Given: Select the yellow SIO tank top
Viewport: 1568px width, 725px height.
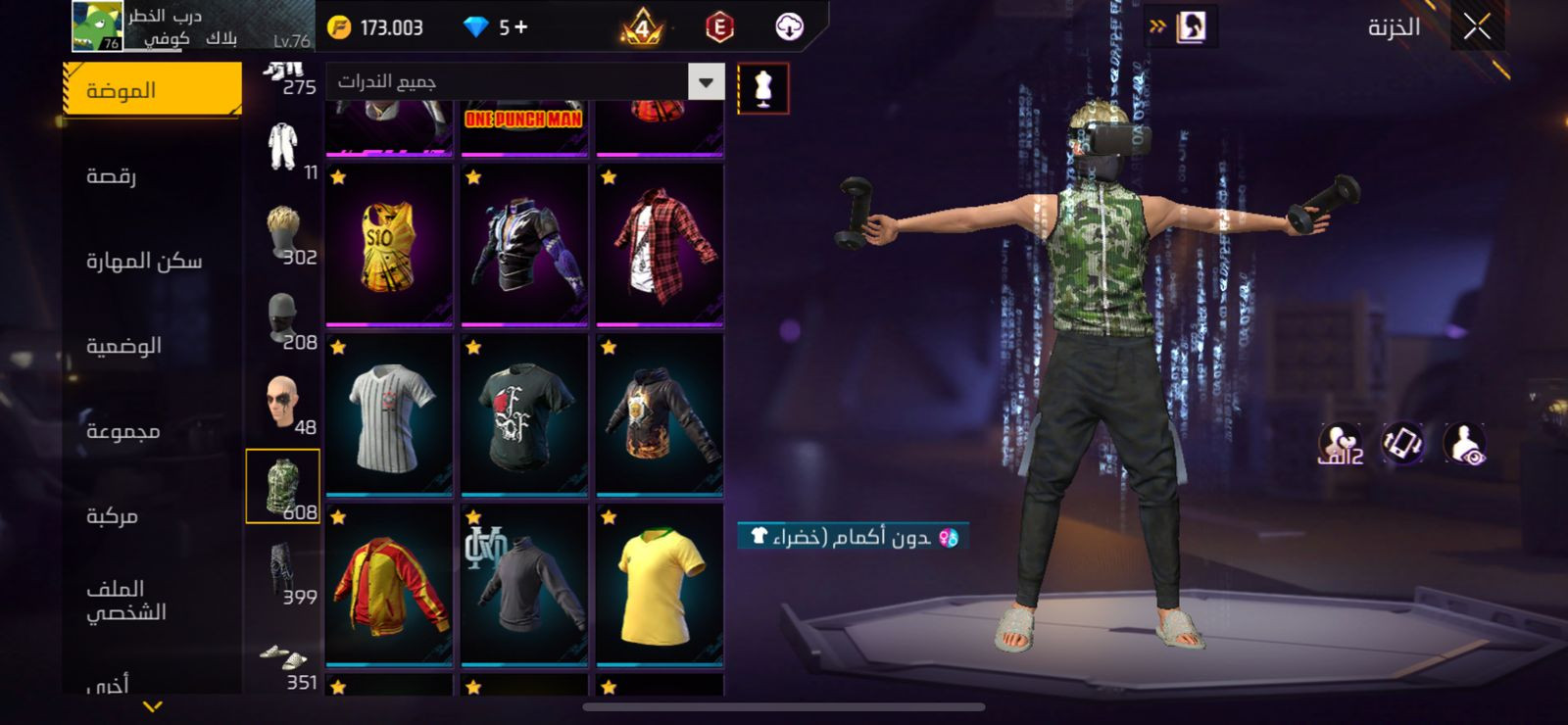Looking at the screenshot, I should [x=389, y=245].
